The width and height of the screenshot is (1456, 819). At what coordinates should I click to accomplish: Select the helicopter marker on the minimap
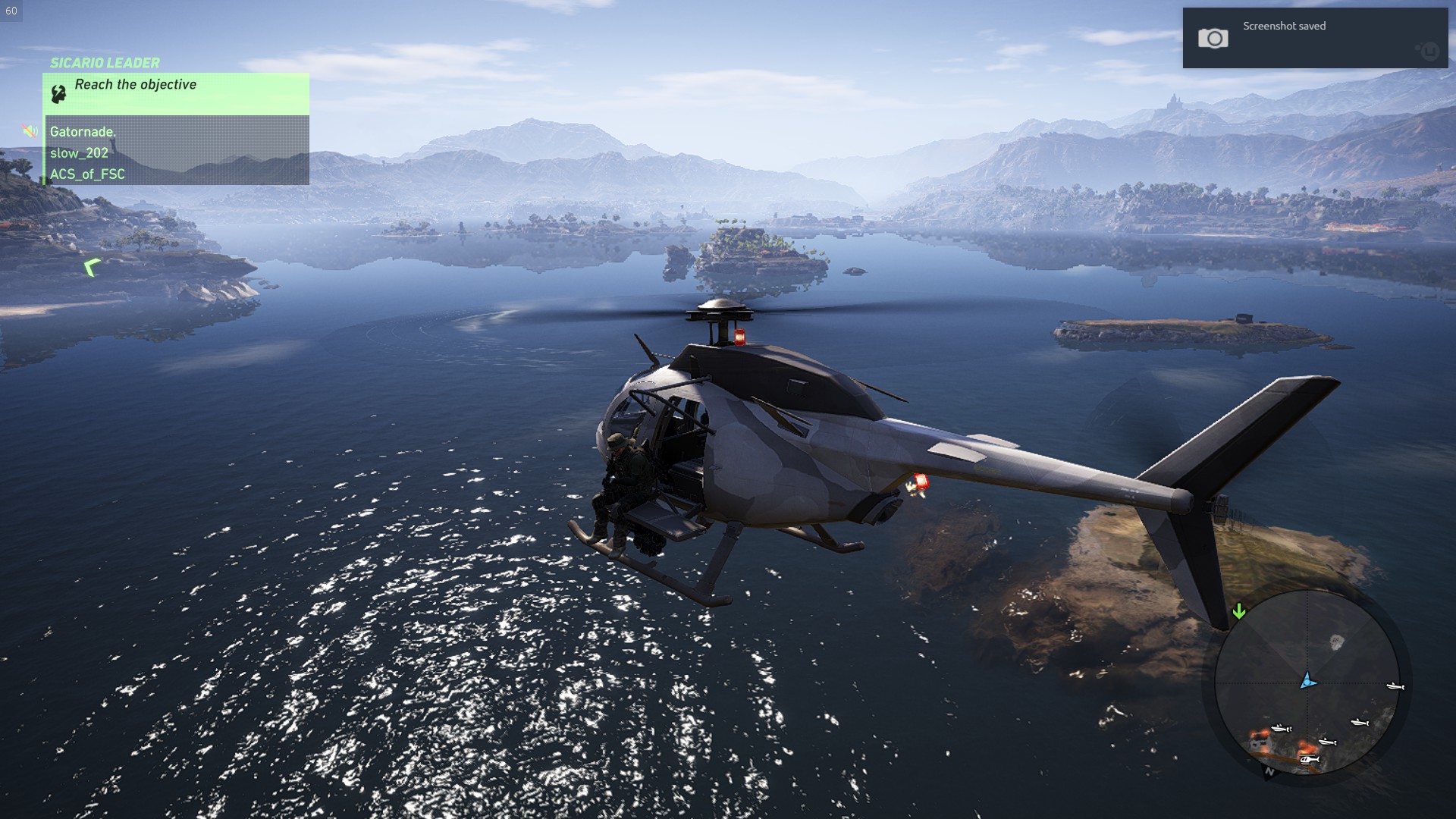click(1309, 759)
